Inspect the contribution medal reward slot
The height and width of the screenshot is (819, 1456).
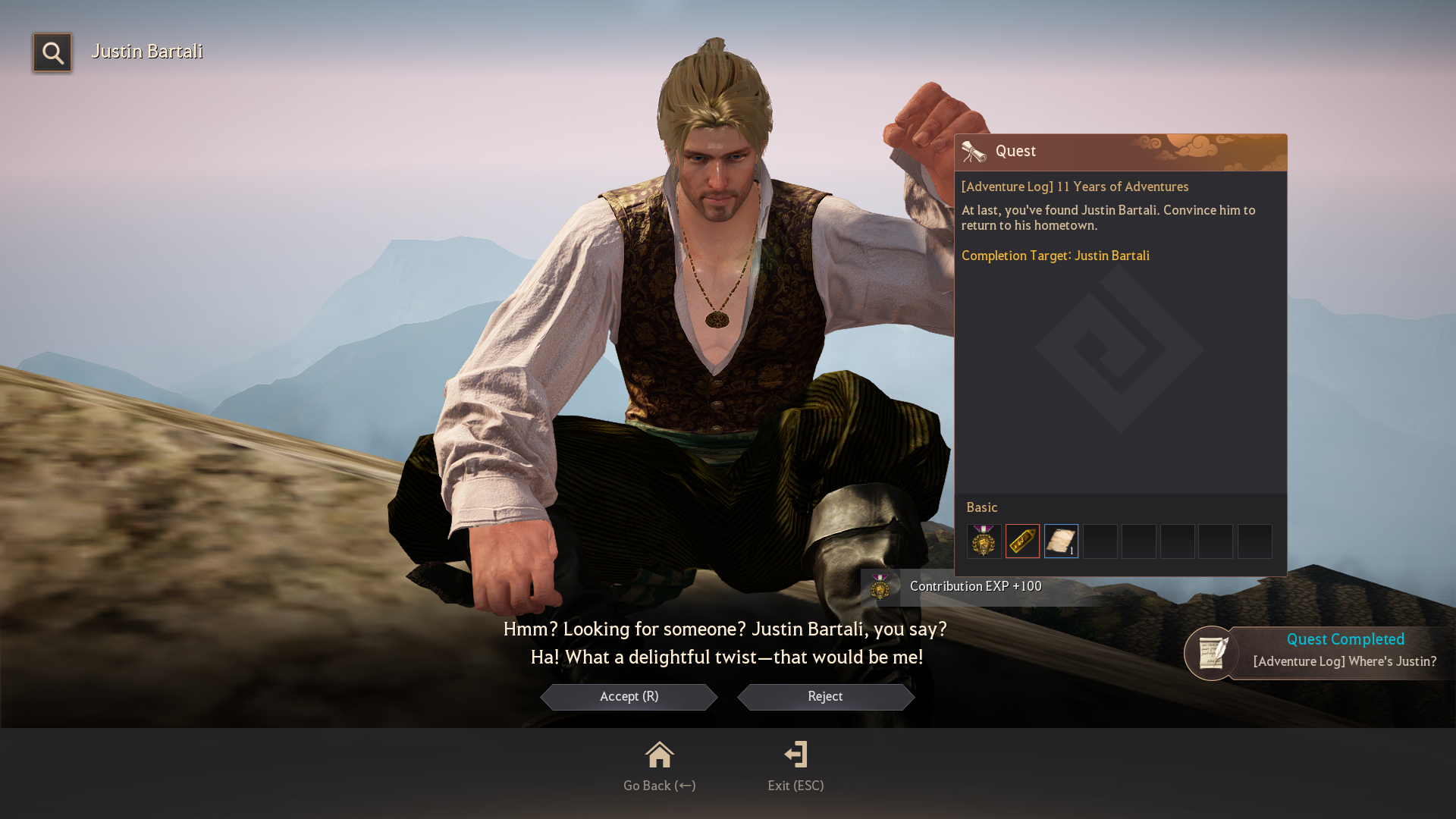pyautogui.click(x=984, y=541)
